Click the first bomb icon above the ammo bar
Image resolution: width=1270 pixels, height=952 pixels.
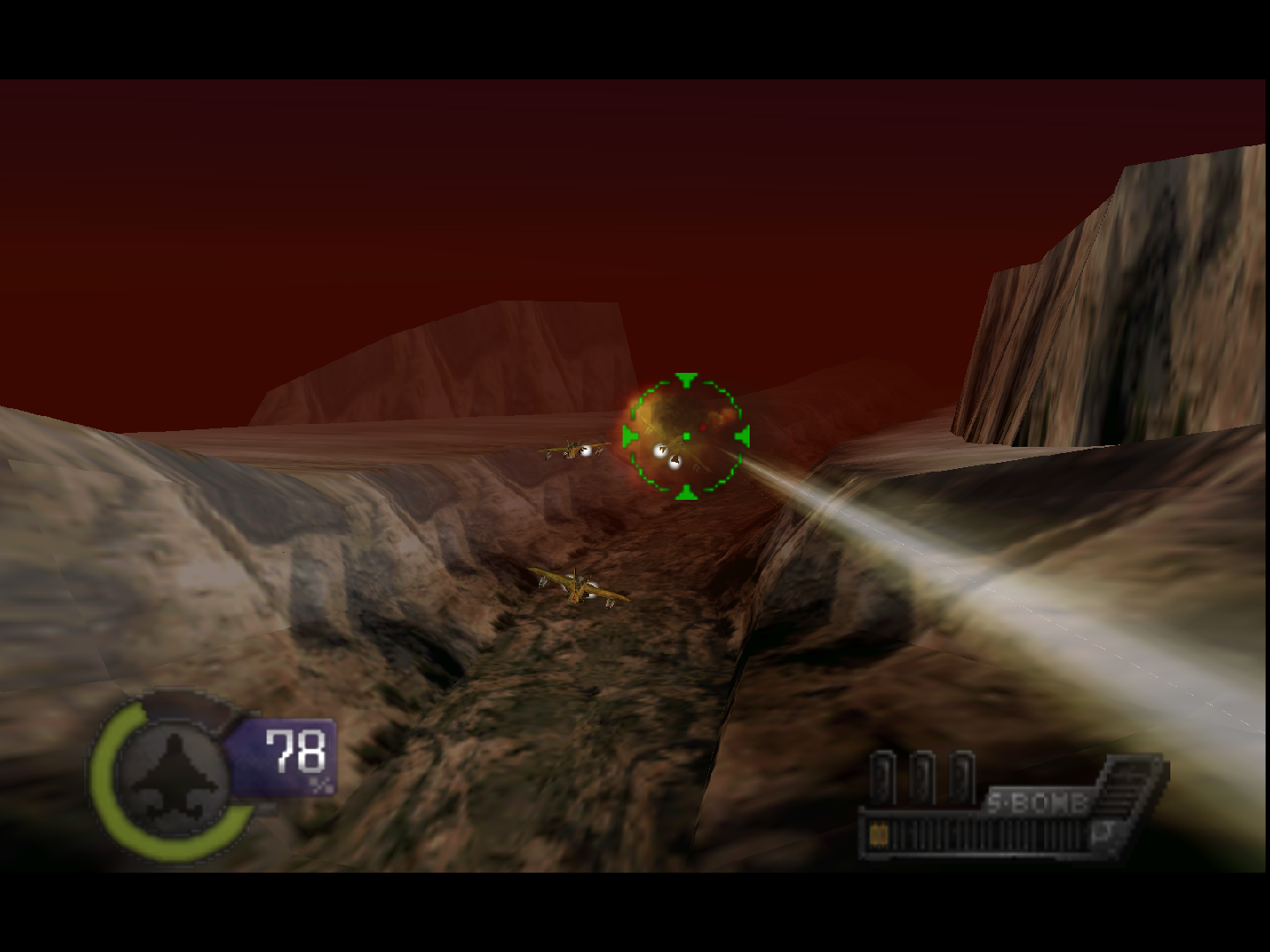tap(883, 777)
